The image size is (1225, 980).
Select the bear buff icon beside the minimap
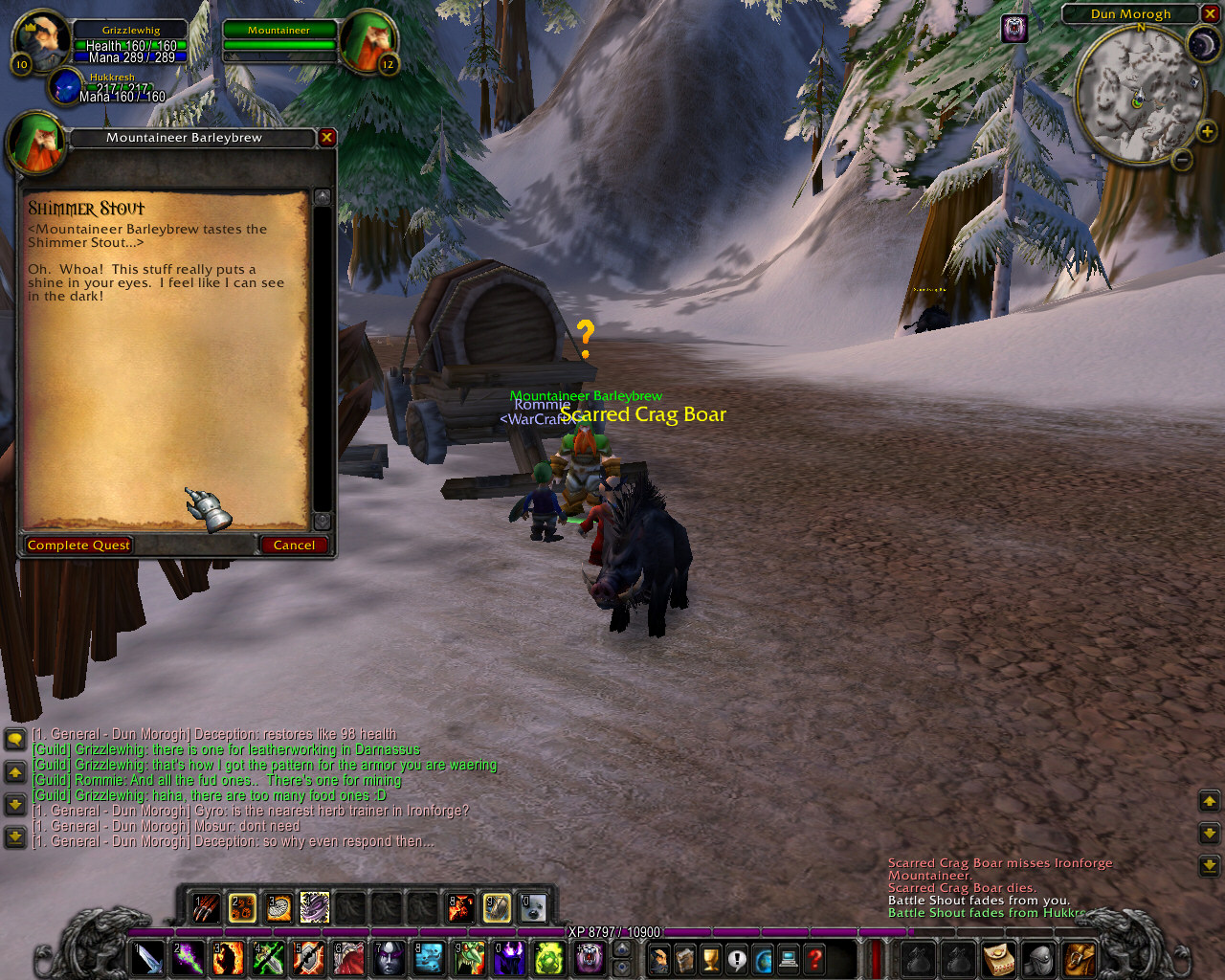[1014, 29]
